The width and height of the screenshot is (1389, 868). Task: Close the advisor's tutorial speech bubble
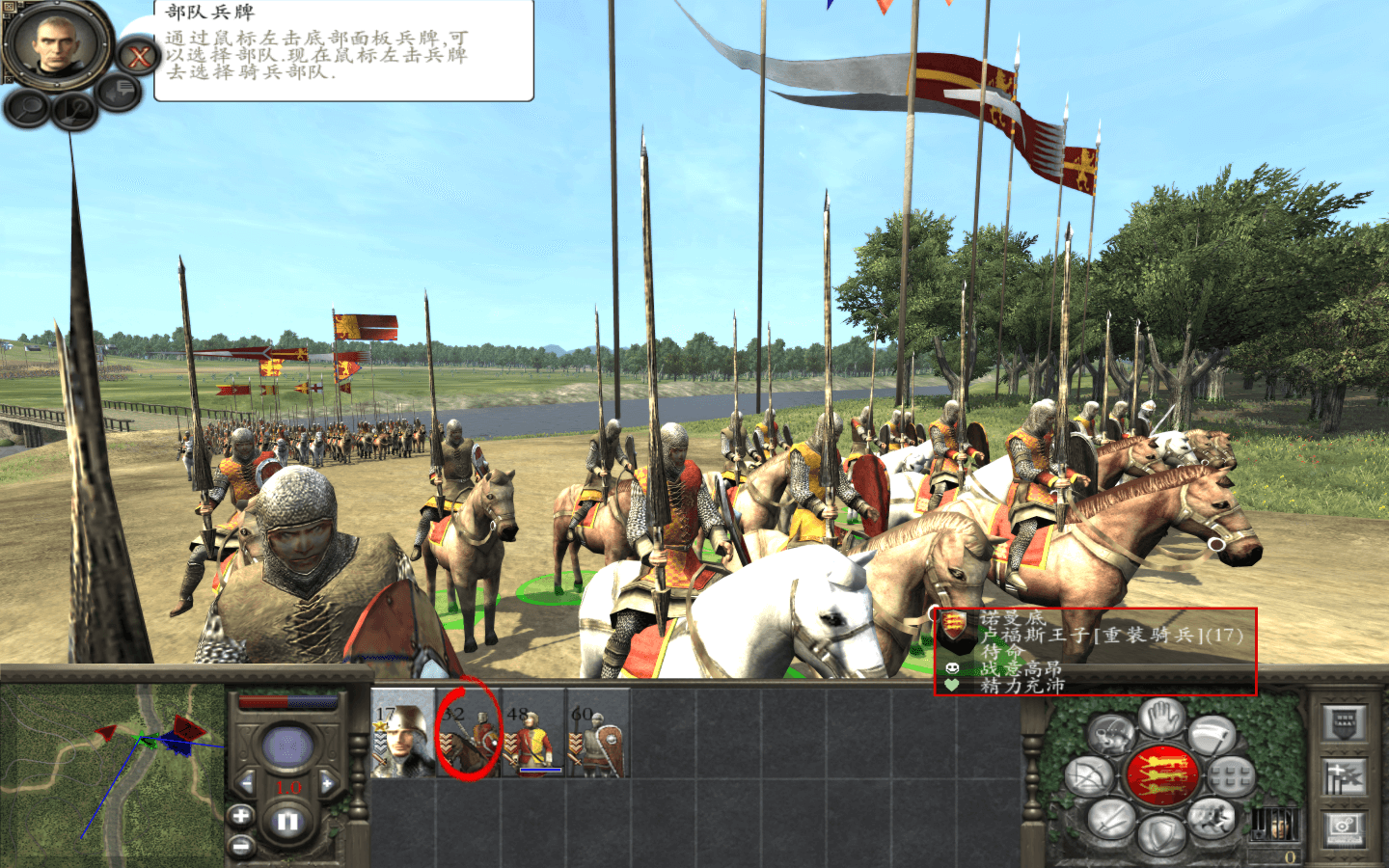click(139, 57)
